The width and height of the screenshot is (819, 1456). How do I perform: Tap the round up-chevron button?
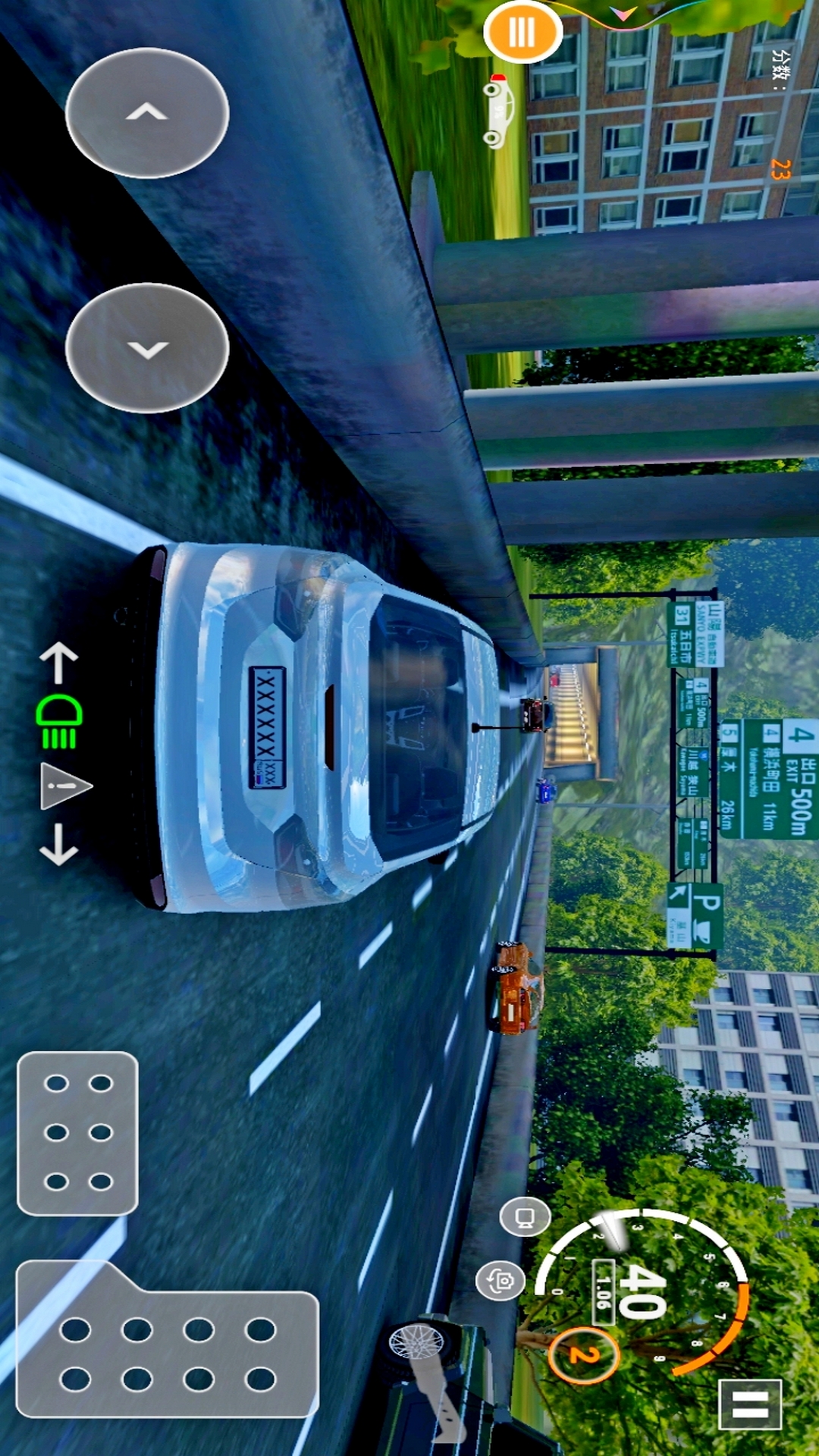point(147,113)
